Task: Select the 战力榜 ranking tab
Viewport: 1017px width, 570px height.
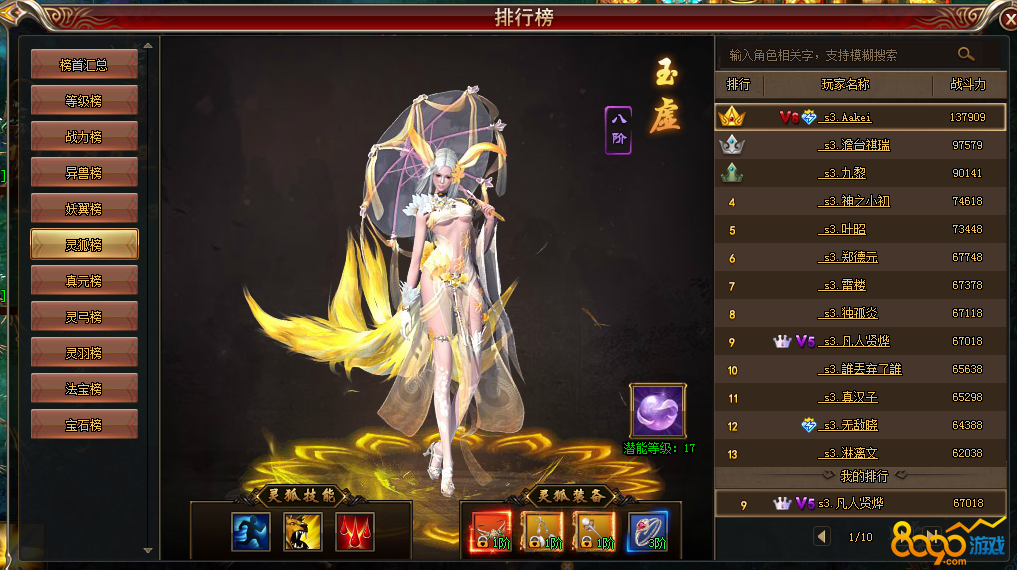Action: point(84,137)
